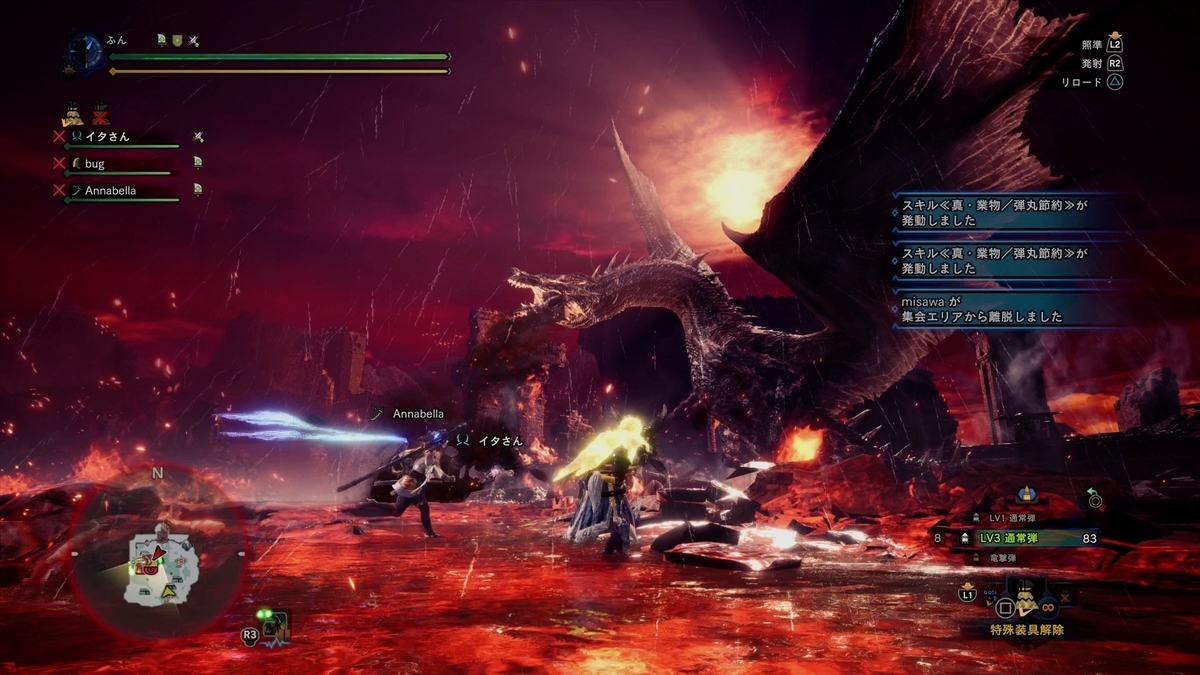Select the crossed-out mantle icon above the party list
The height and width of the screenshot is (675, 1200).
[x=101, y=115]
